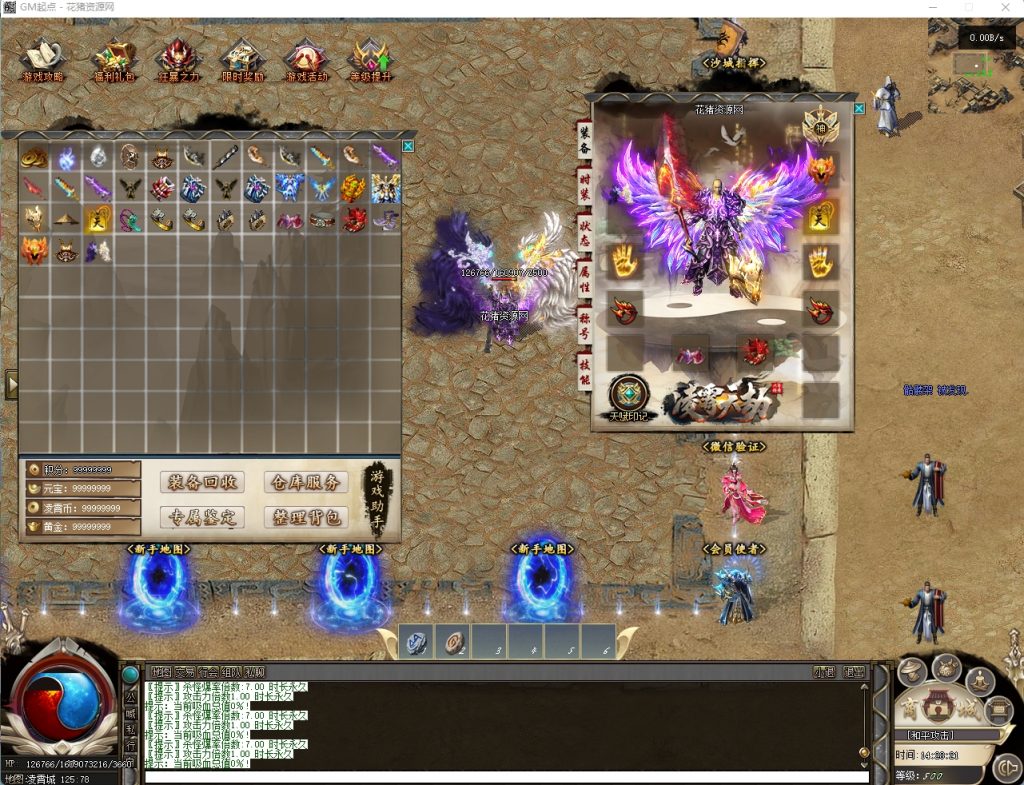Screen dimensions: 1024x785
Task: Click the 装备回收 equipment recycle button
Action: tap(201, 482)
